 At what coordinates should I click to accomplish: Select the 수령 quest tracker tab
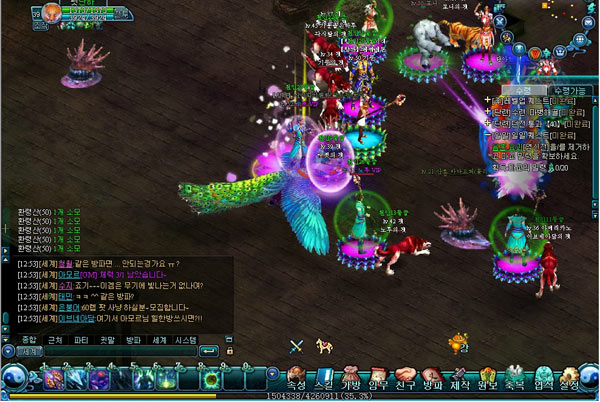pos(524,90)
